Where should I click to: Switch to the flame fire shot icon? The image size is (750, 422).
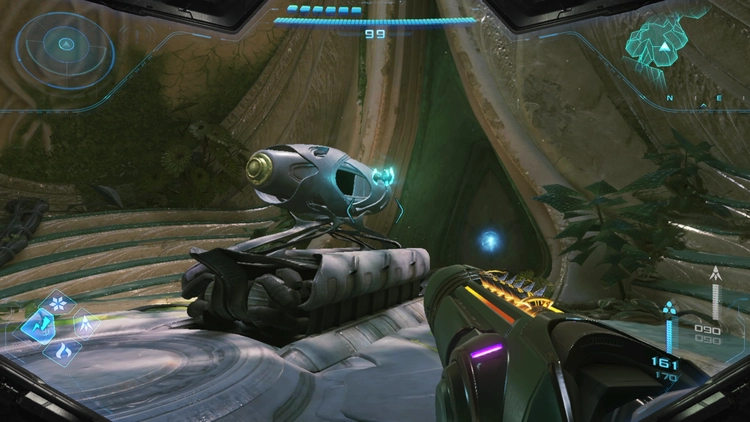tap(62, 350)
